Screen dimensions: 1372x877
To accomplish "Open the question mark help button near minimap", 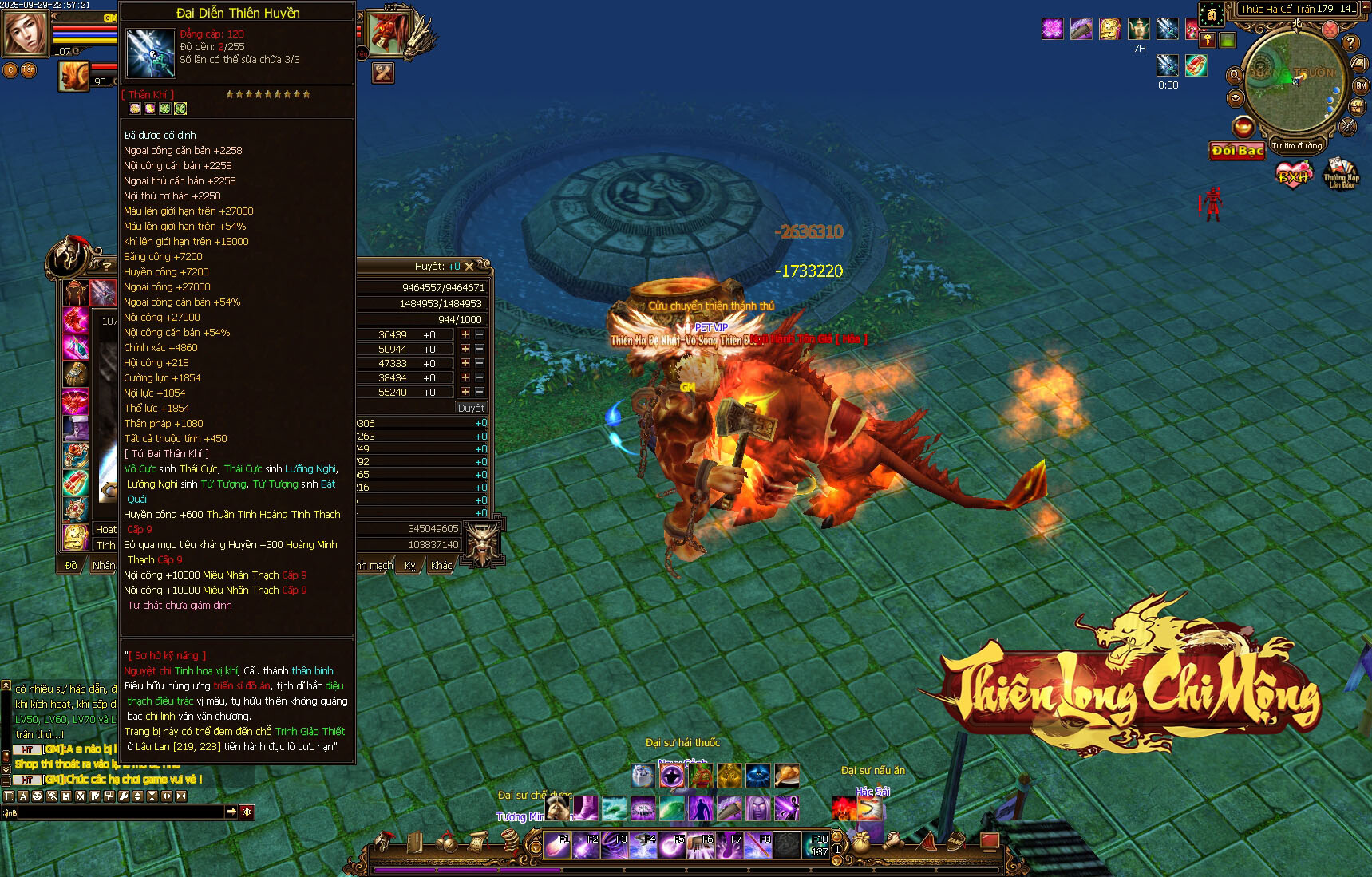I will pyautogui.click(x=1350, y=42).
